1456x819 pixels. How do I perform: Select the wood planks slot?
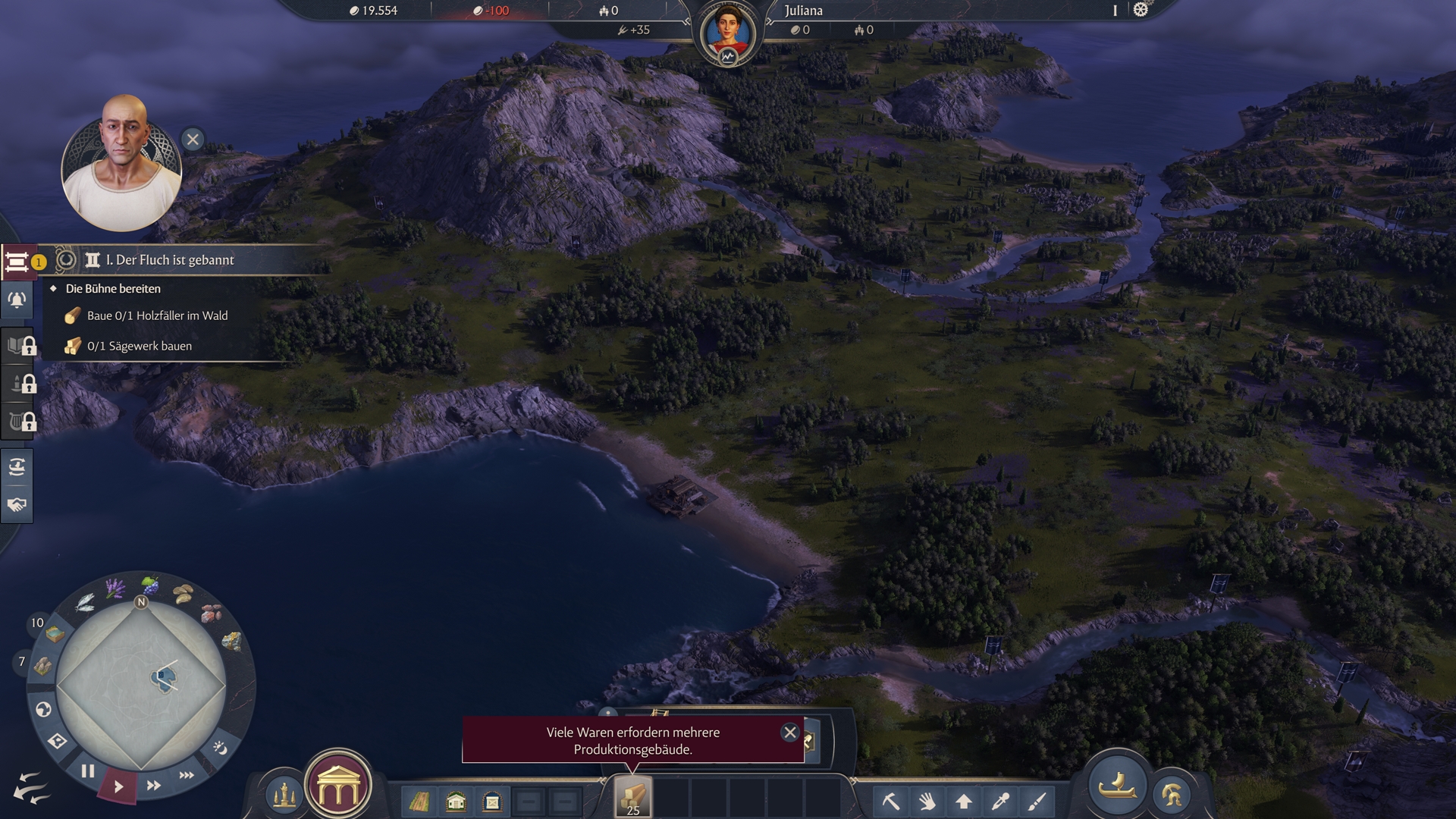coord(632,798)
